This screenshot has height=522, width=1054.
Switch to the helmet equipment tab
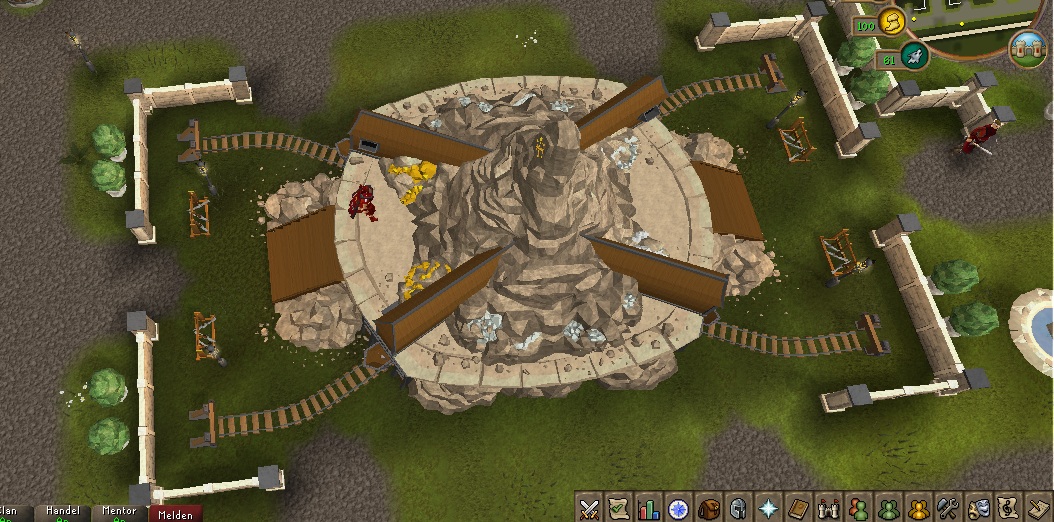click(738, 508)
